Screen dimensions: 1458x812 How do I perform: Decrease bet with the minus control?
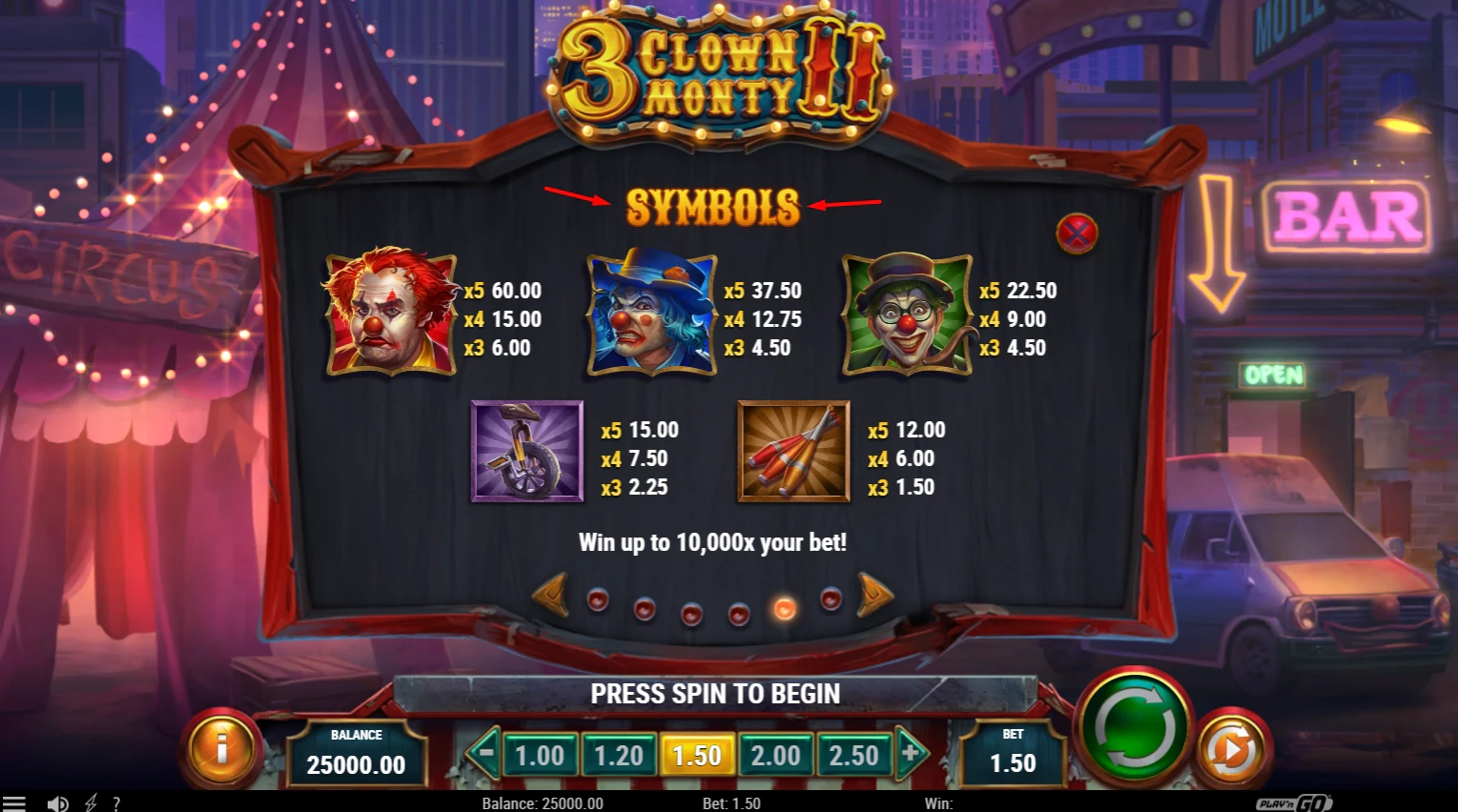click(x=487, y=754)
